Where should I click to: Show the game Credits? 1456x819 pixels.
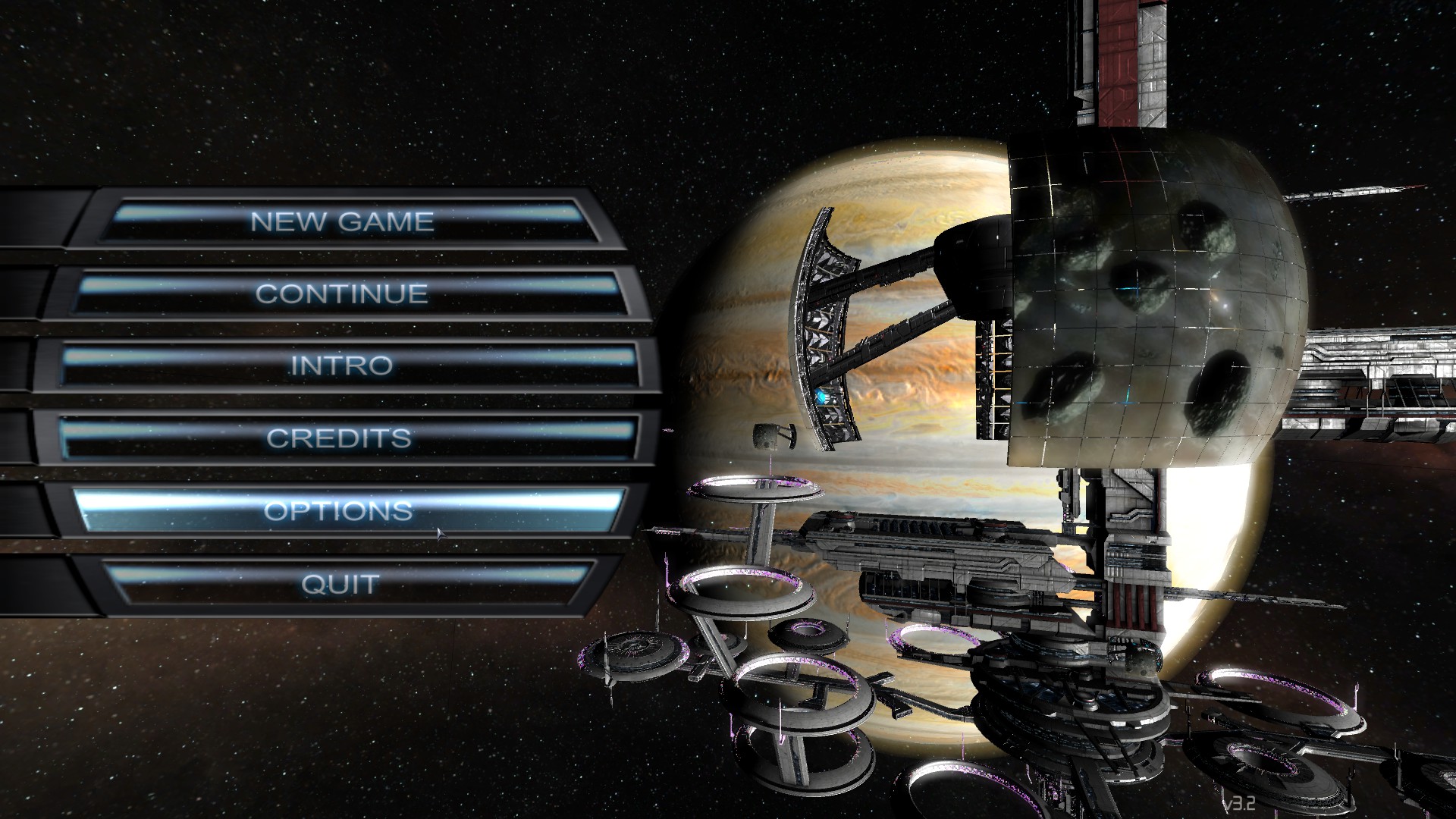tap(339, 438)
